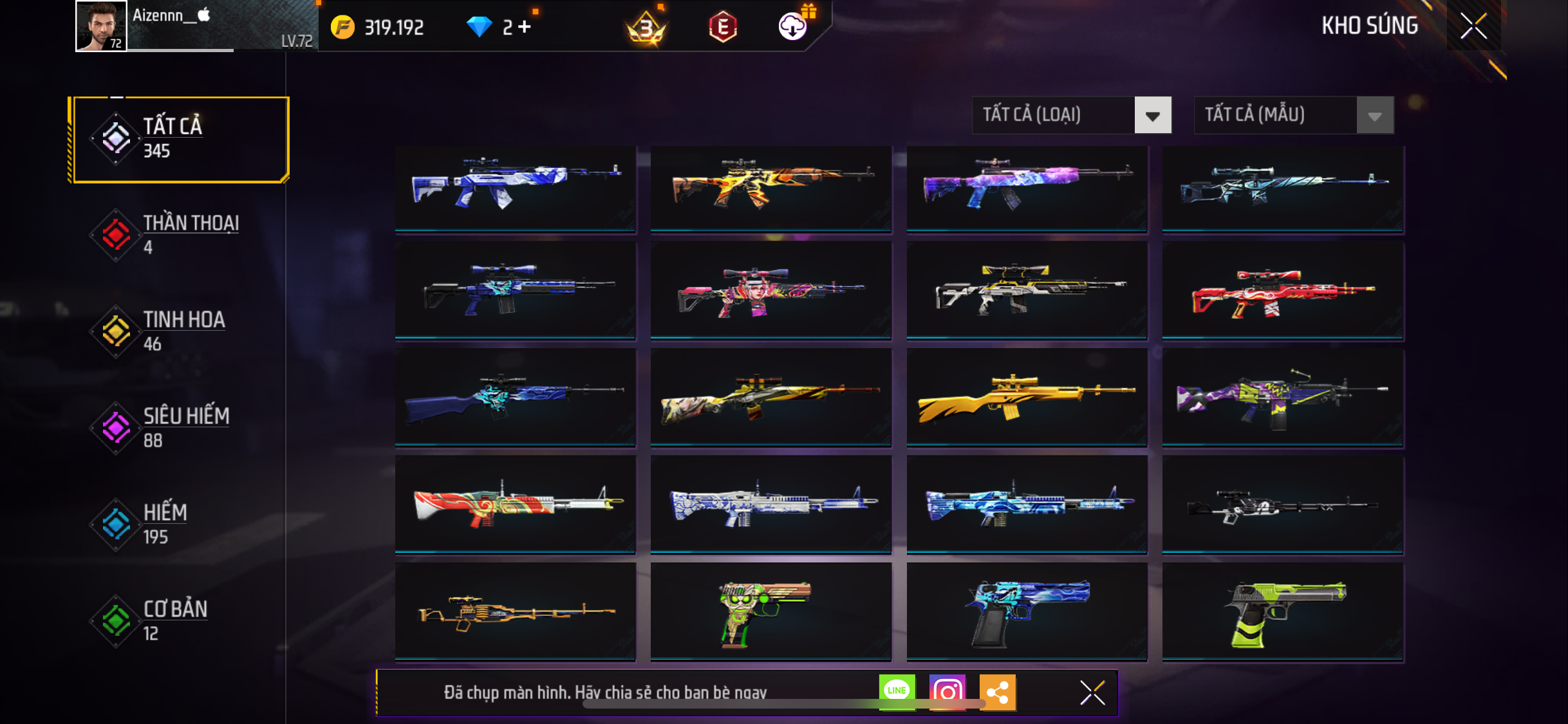
Task: Choose the Cơ Bản category
Action: (x=174, y=620)
